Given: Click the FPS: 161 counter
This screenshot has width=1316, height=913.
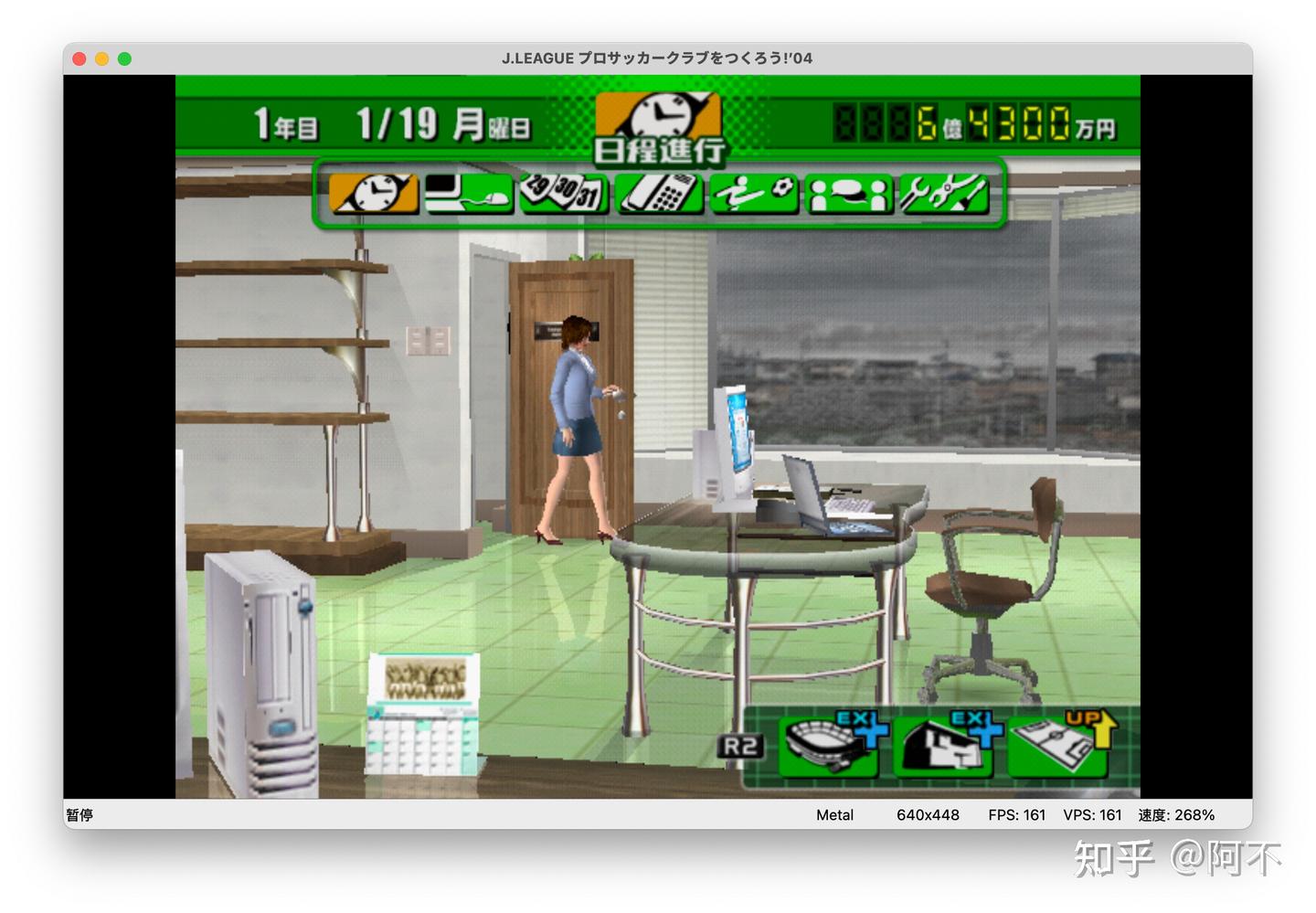Looking at the screenshot, I should click(1016, 814).
